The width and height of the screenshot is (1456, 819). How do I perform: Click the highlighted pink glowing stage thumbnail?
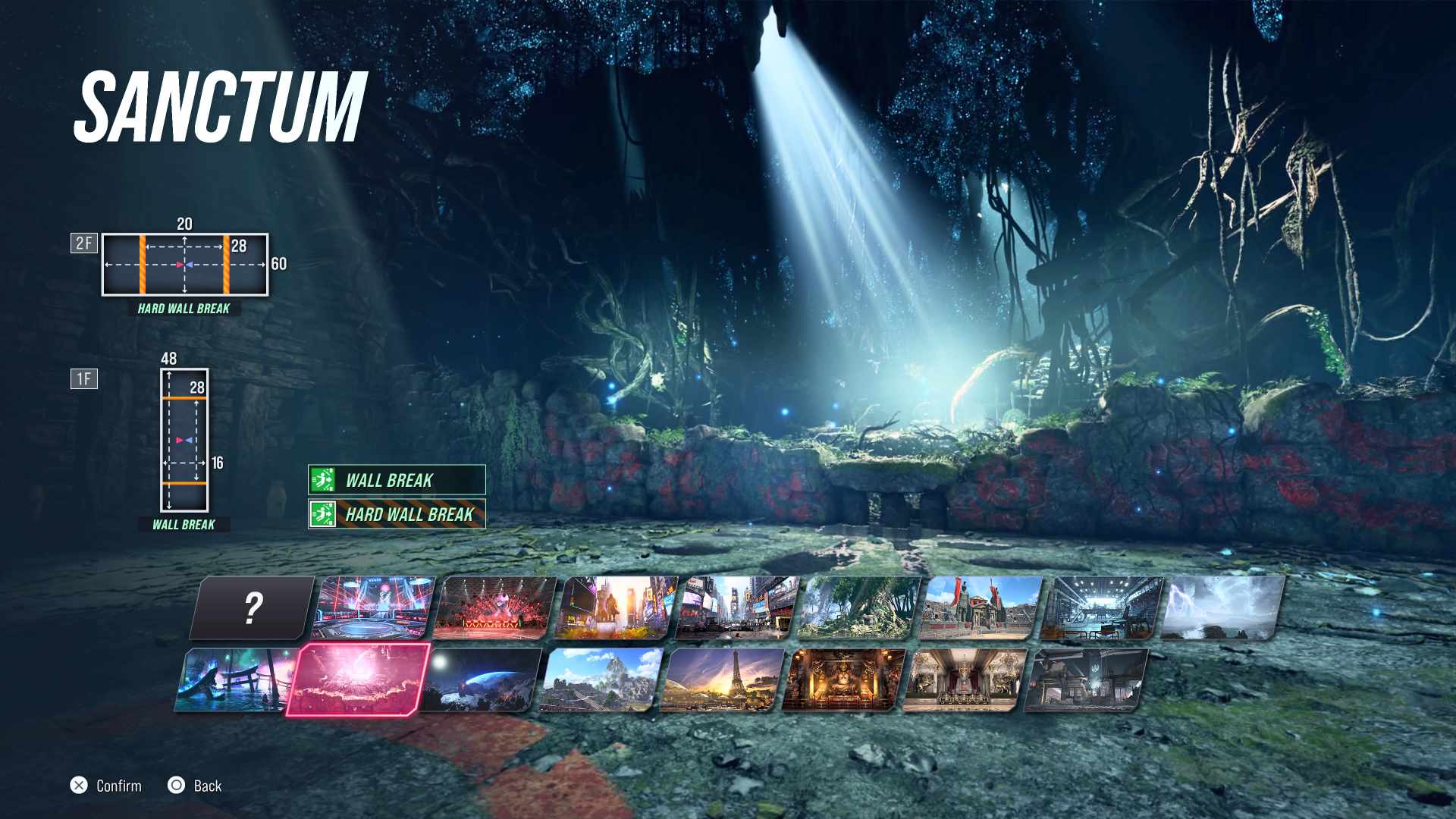pos(358,680)
